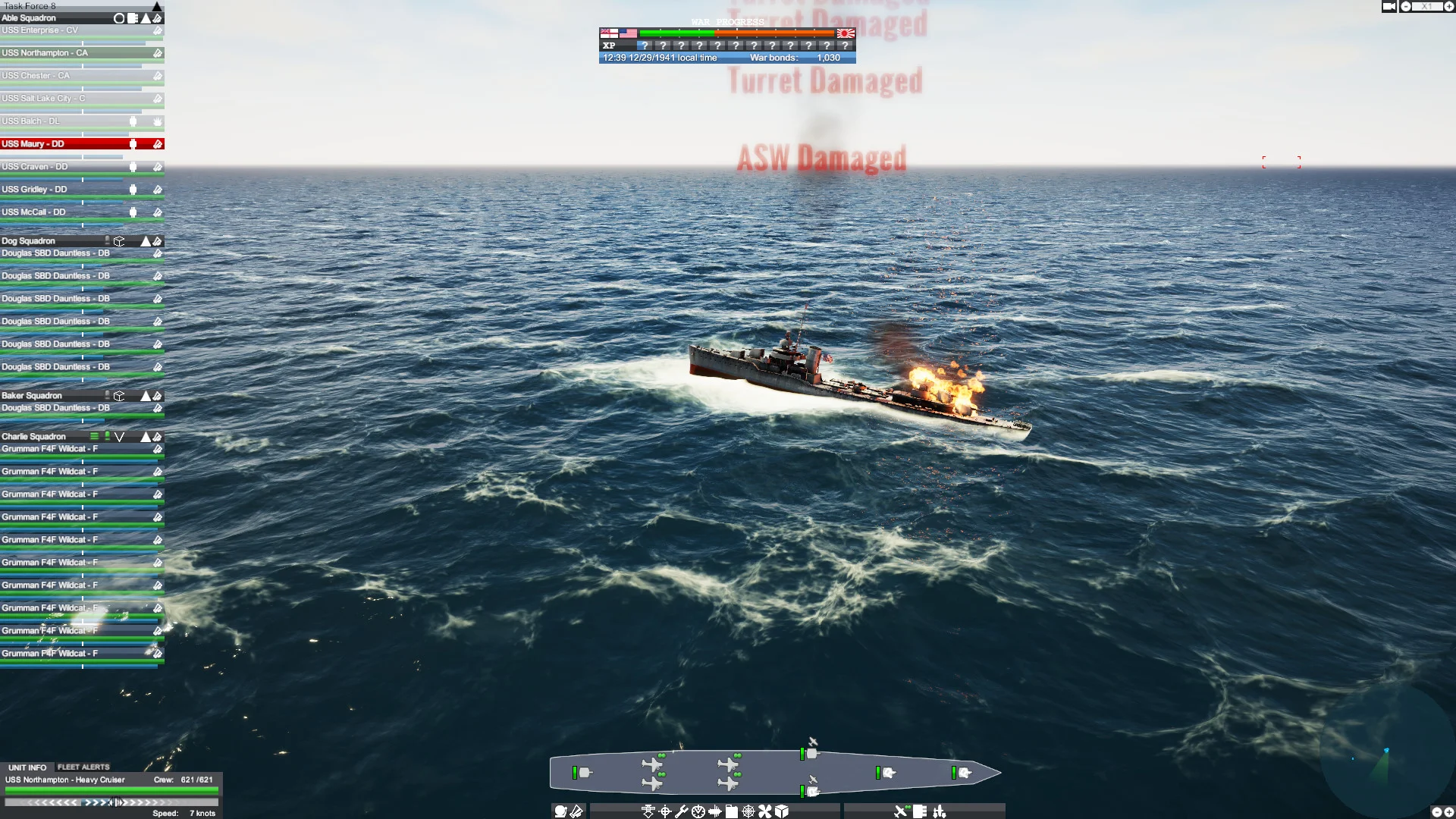Click the crosshair targeting icon
1456x819 pixels.
(665, 811)
